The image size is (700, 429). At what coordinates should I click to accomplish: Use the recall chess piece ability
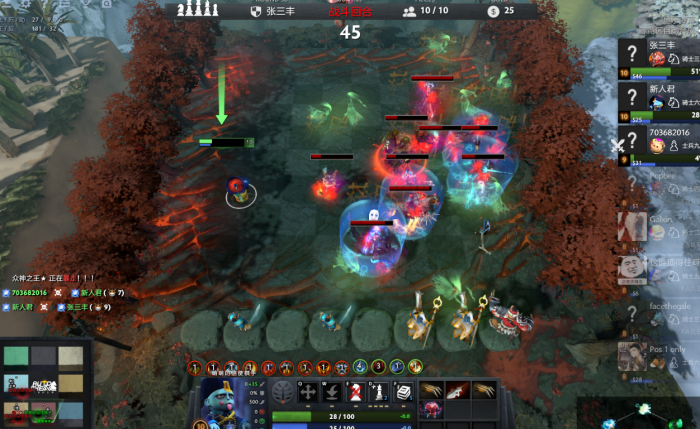pos(332,392)
